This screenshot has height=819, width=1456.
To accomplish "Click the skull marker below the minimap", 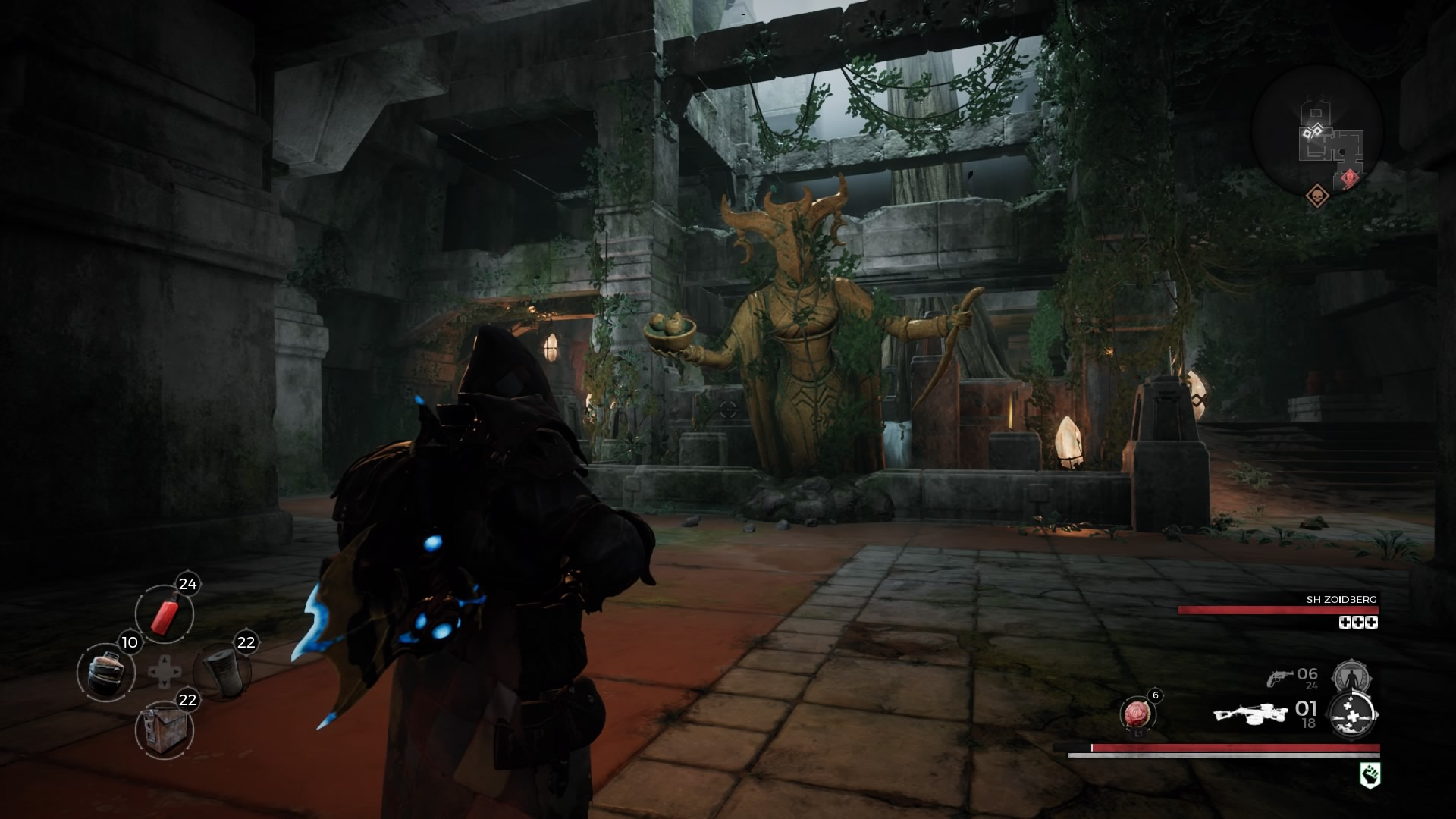I will point(1318,196).
